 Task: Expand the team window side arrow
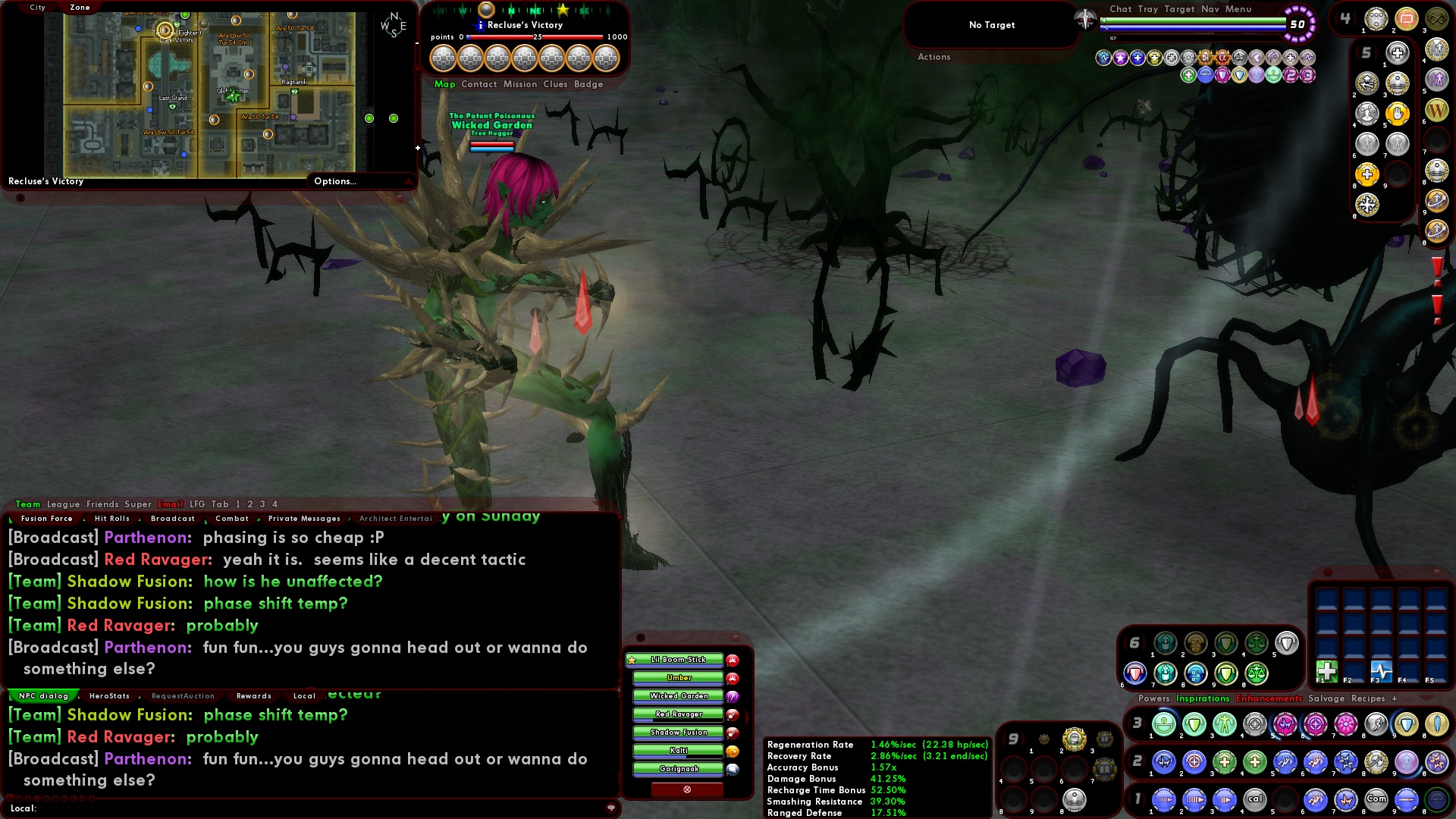(x=747, y=717)
